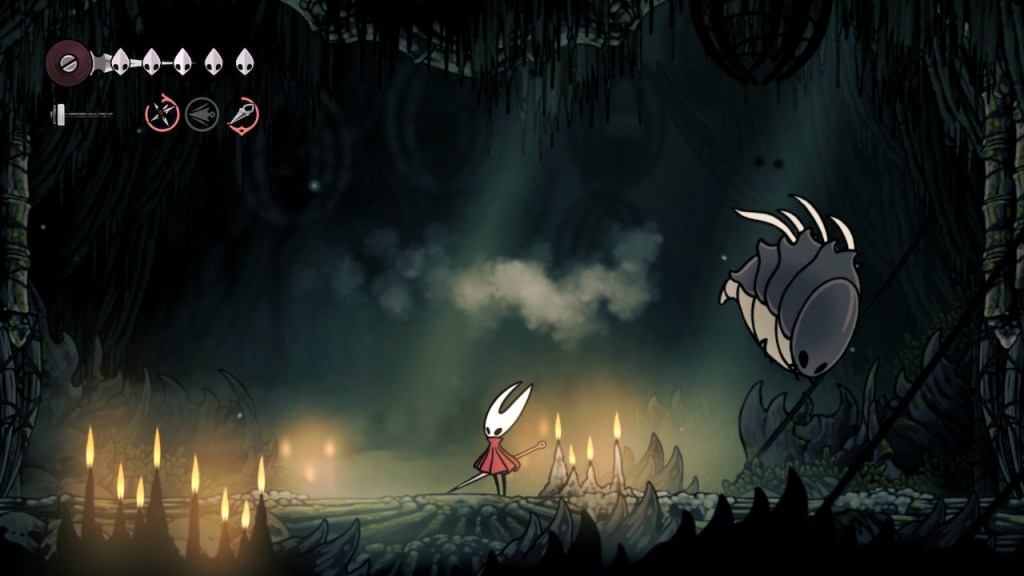
Task: Select the four-pointed shuriken tool icon
Action: click(161, 114)
